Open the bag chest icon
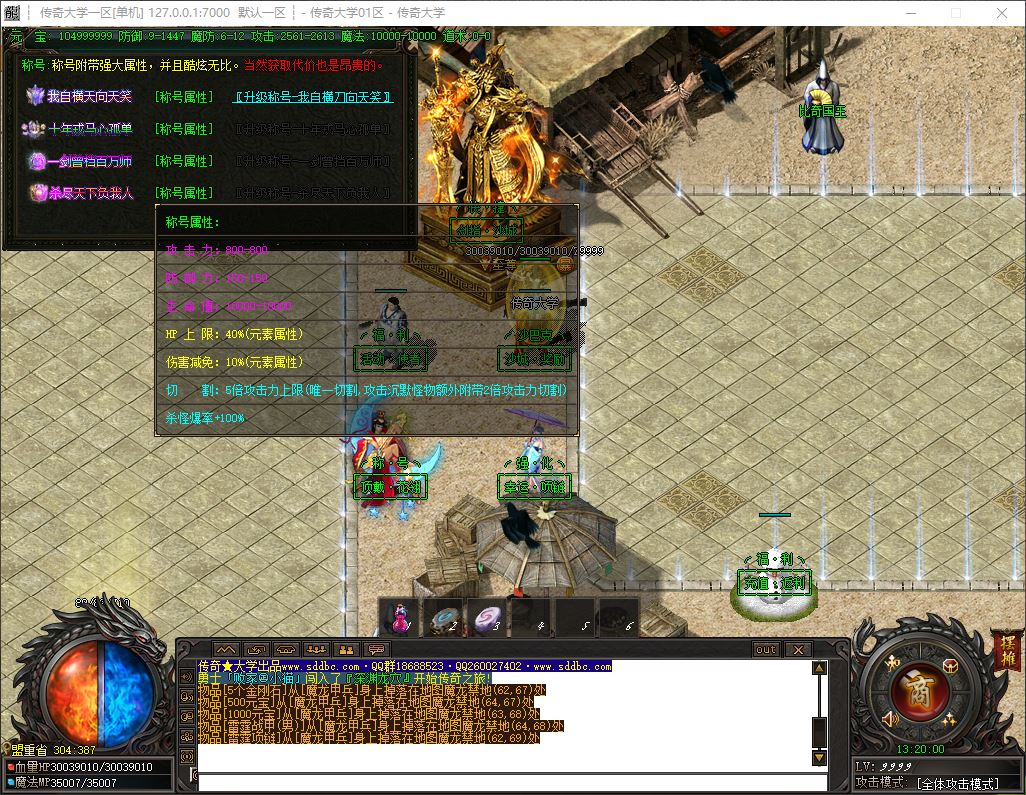This screenshot has width=1026, height=795. click(x=949, y=666)
